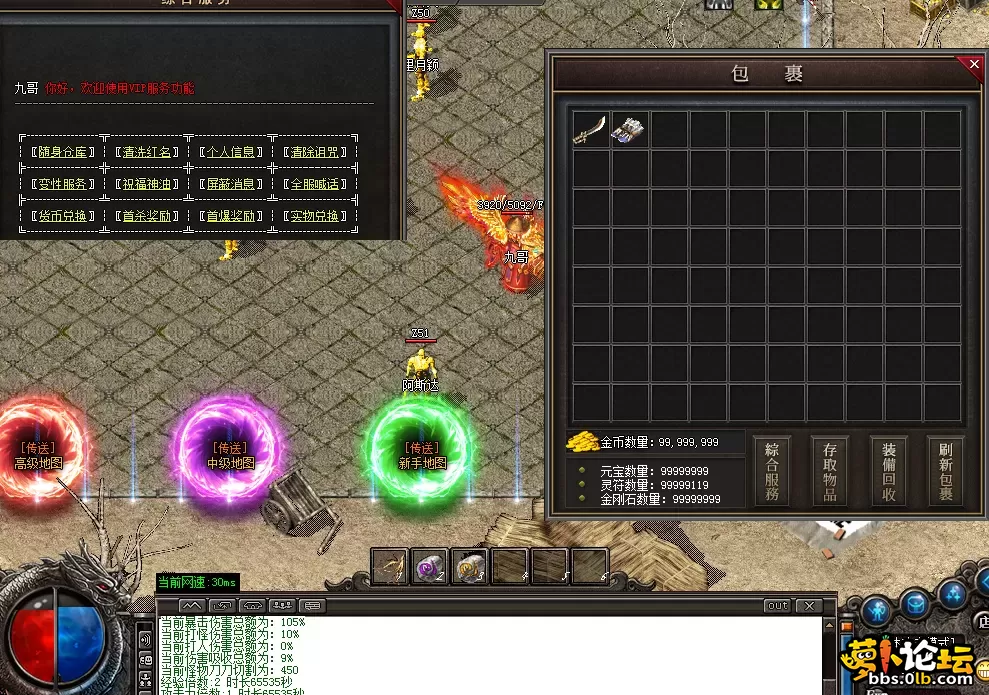Image resolution: width=989 pixels, height=695 pixels.
Task: Open the 随身仓库 portable warehouse option
Action: pos(63,153)
